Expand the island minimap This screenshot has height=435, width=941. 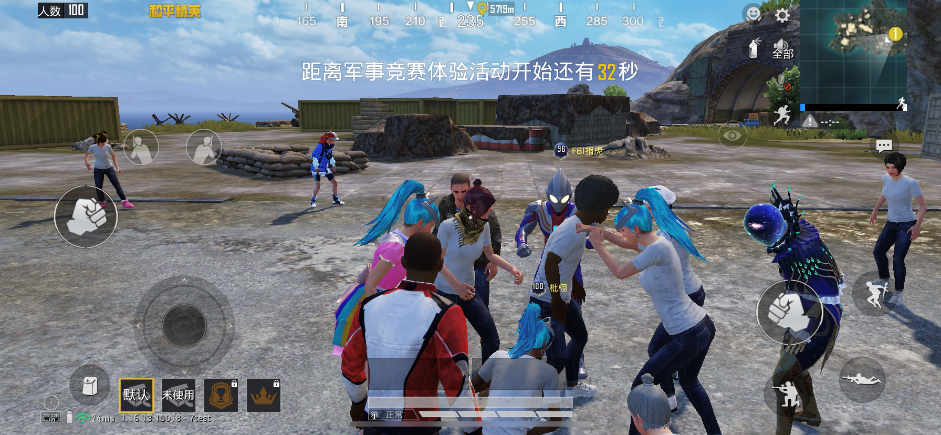point(853,49)
